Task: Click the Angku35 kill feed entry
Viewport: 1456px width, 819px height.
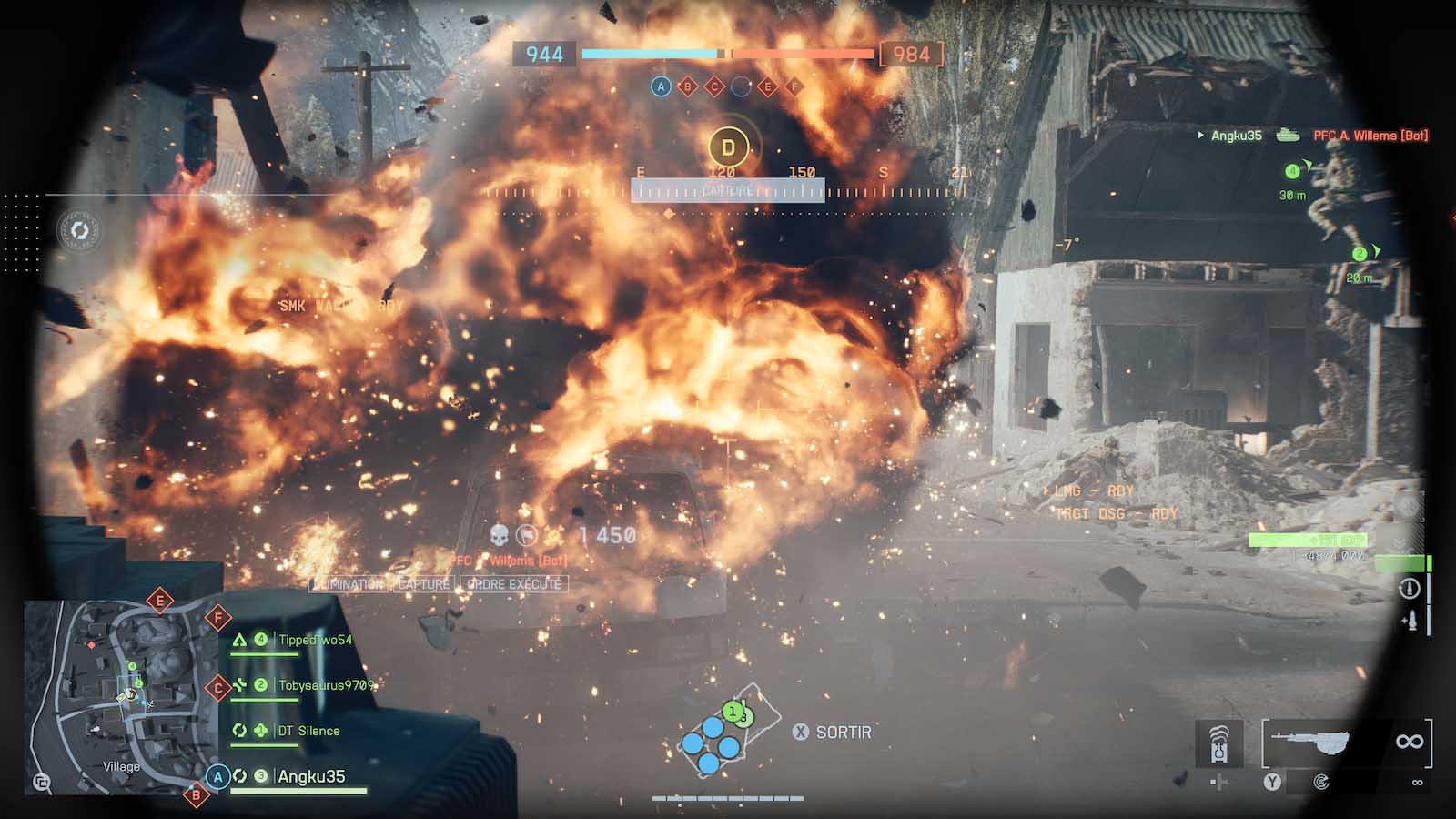Action: (1236, 136)
